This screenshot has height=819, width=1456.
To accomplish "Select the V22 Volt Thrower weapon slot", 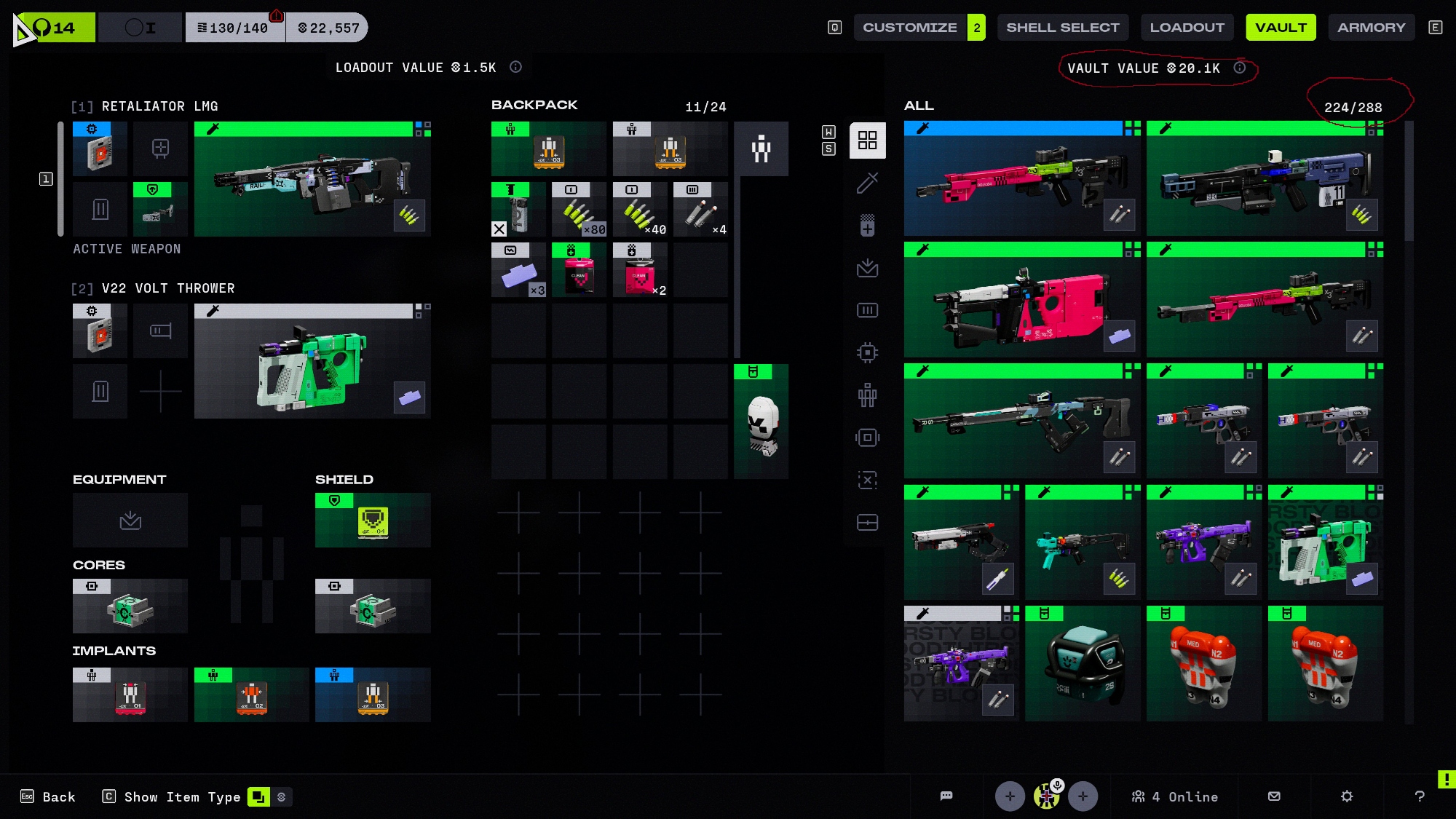I will [x=312, y=362].
